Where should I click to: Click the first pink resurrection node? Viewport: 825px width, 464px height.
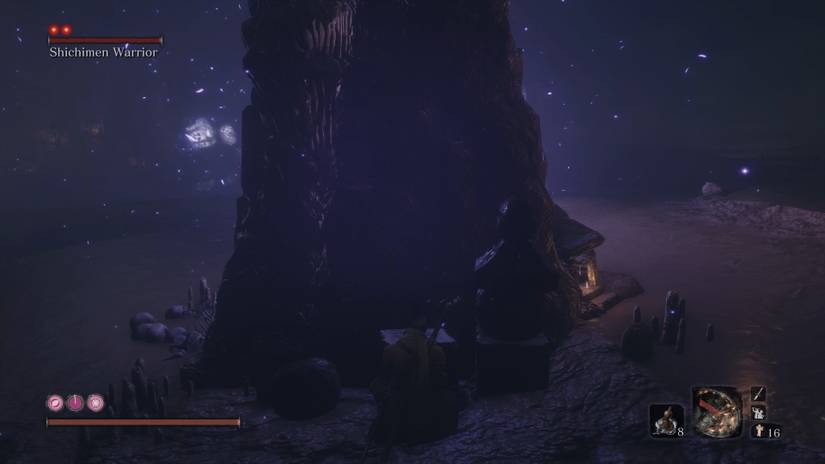pos(56,403)
